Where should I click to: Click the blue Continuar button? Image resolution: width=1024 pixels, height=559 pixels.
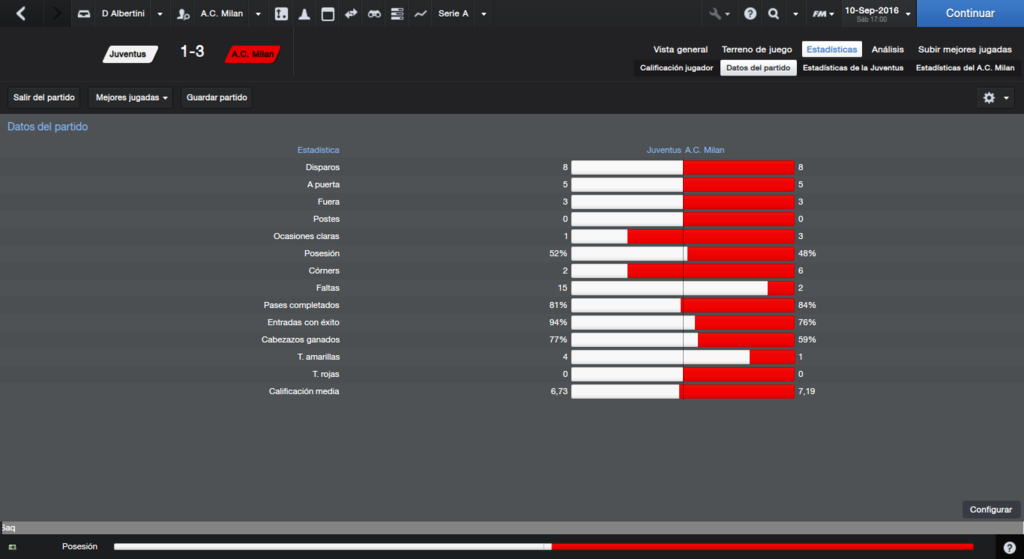[969, 14]
